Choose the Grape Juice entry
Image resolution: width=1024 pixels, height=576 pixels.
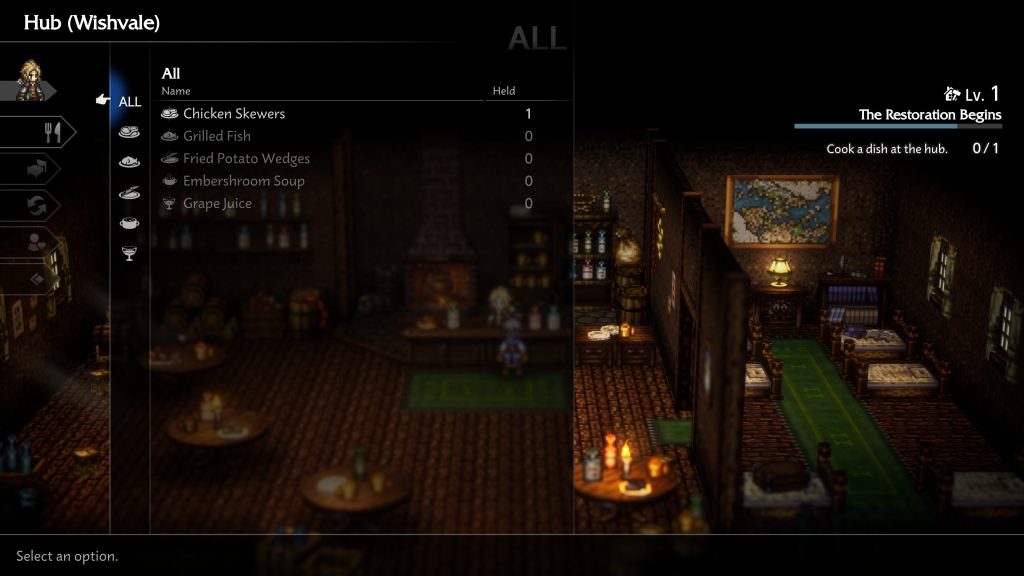click(x=217, y=204)
